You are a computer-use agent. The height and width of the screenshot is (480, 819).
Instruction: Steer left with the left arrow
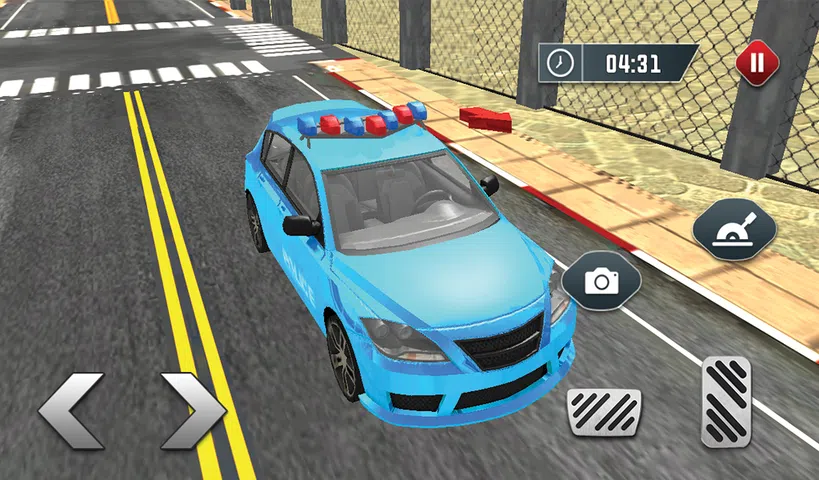coord(71,411)
